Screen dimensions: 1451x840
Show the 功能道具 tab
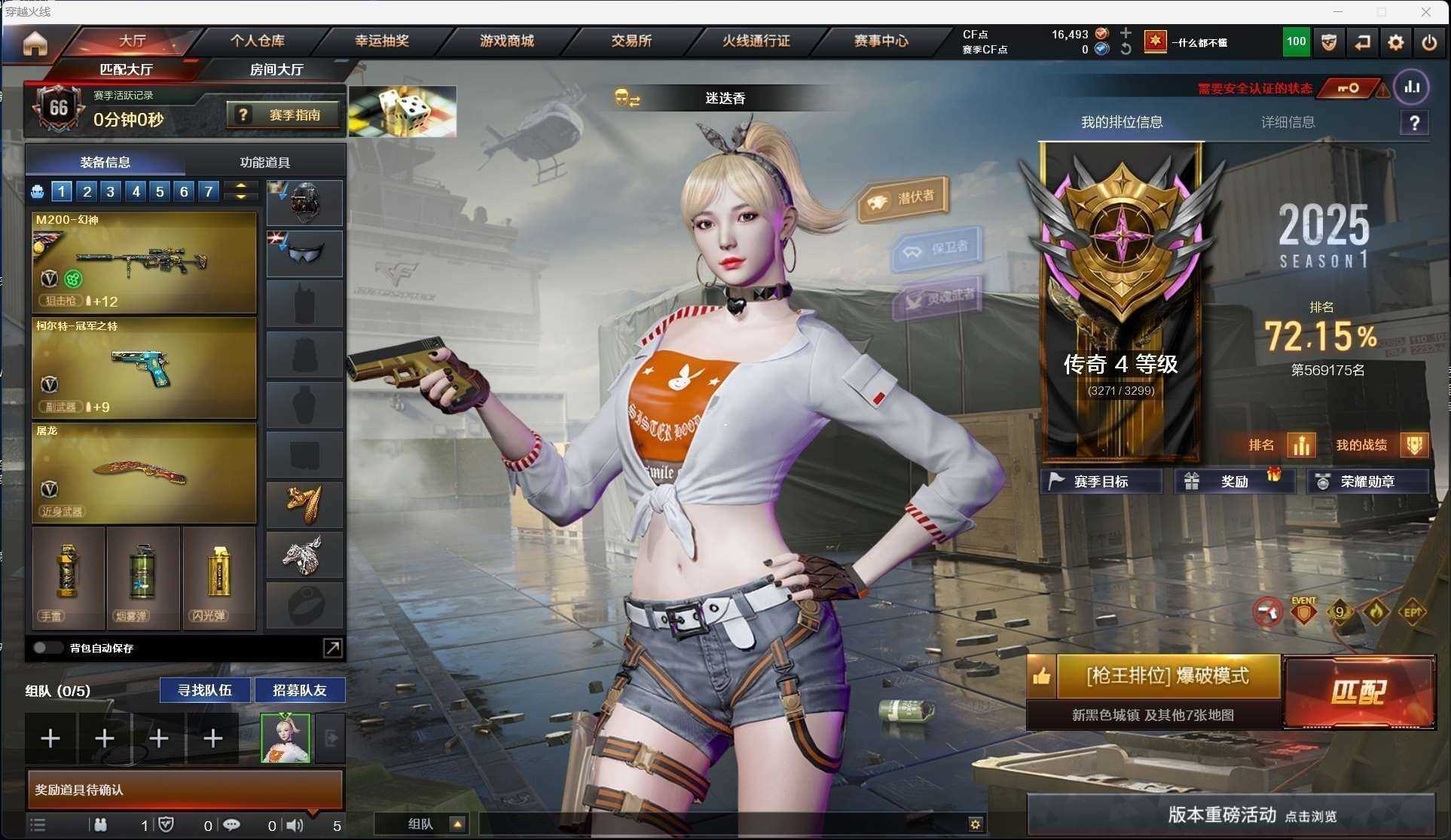point(264,162)
